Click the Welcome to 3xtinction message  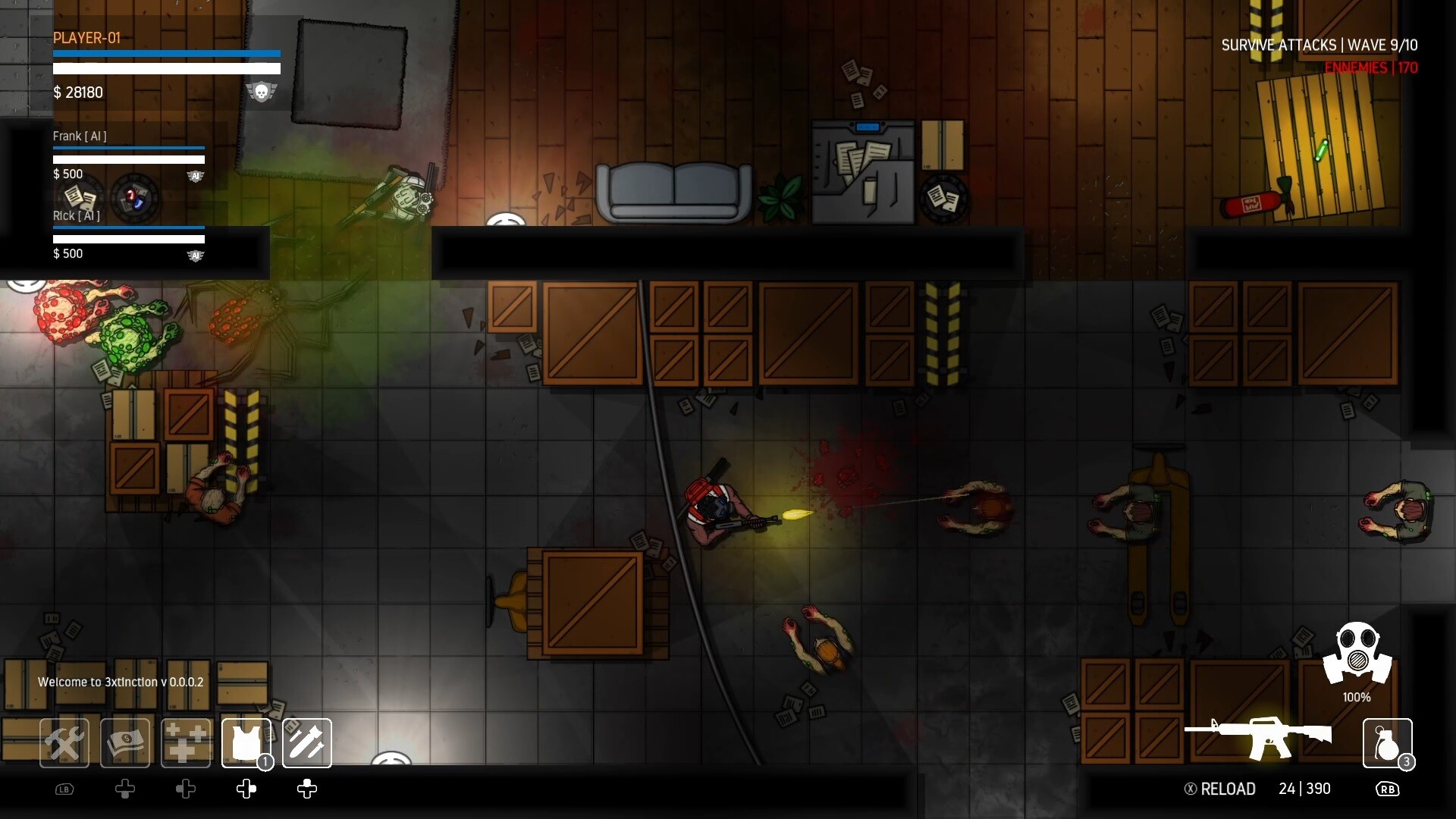click(121, 682)
